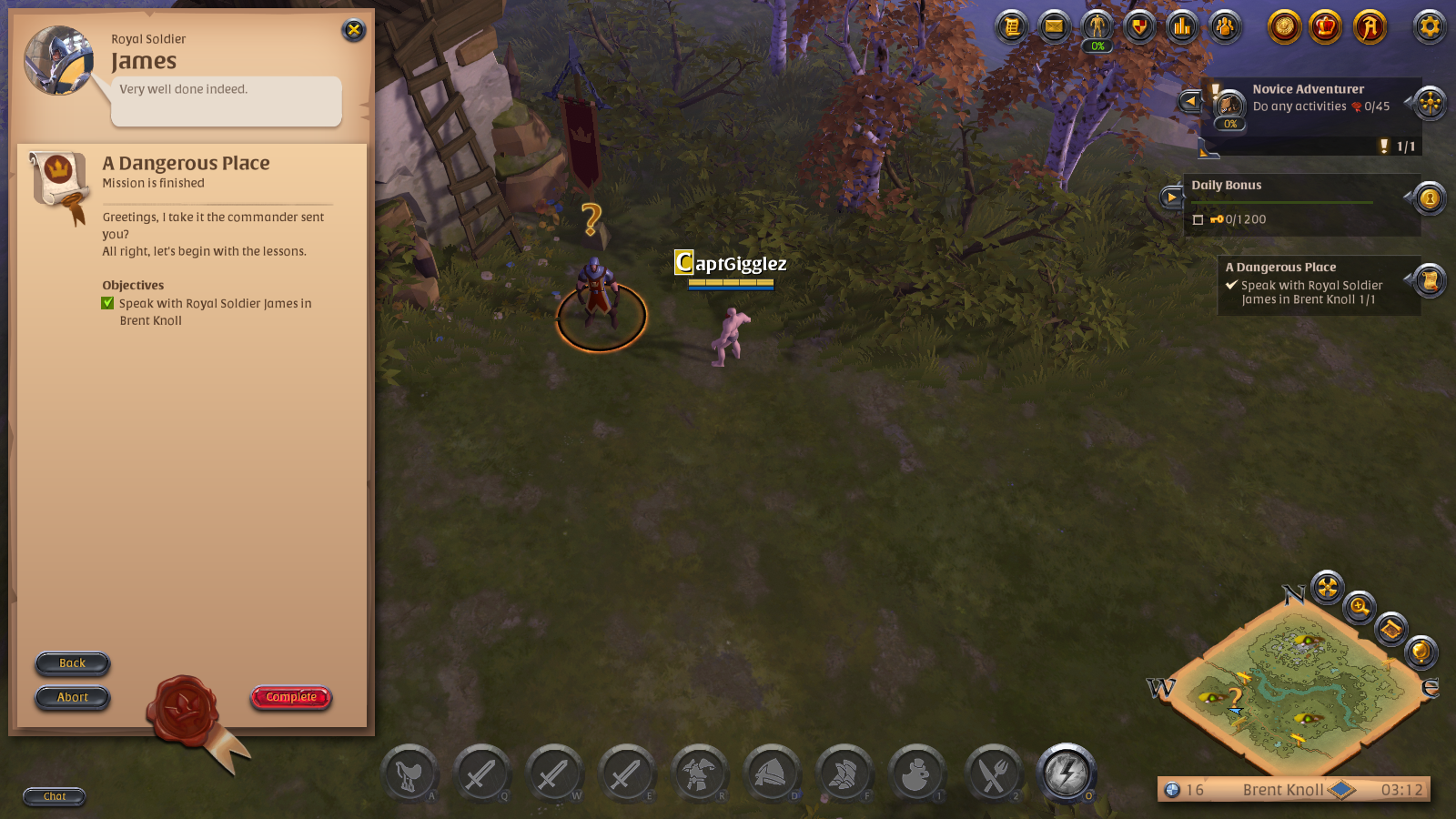Toggle the Chat window button
The height and width of the screenshot is (819, 1456).
click(54, 797)
